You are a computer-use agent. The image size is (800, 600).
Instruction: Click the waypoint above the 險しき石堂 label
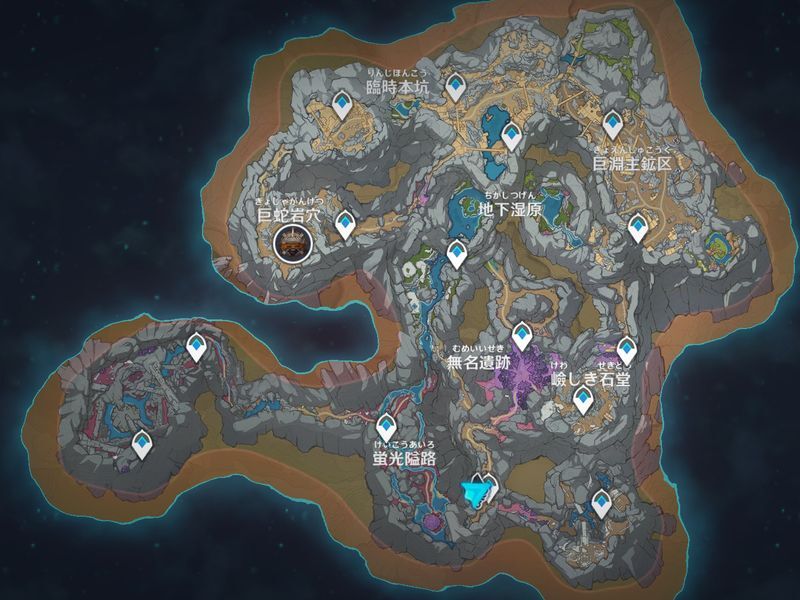(x=627, y=349)
